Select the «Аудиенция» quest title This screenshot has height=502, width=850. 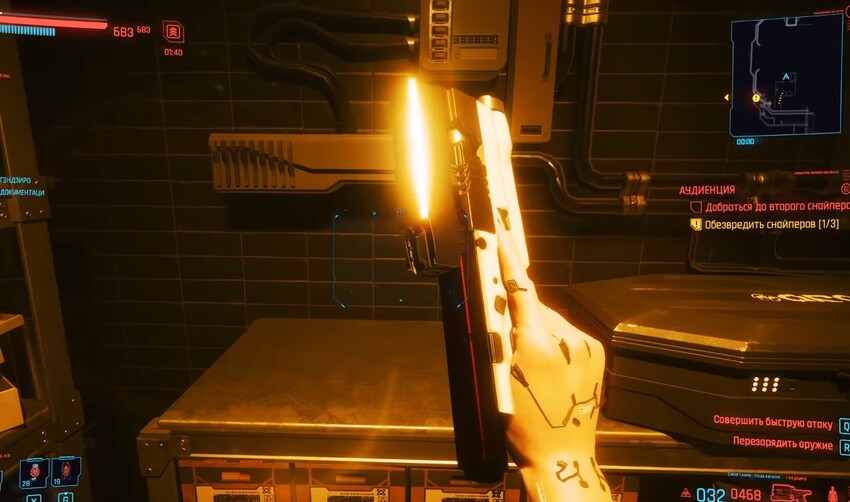pos(707,190)
